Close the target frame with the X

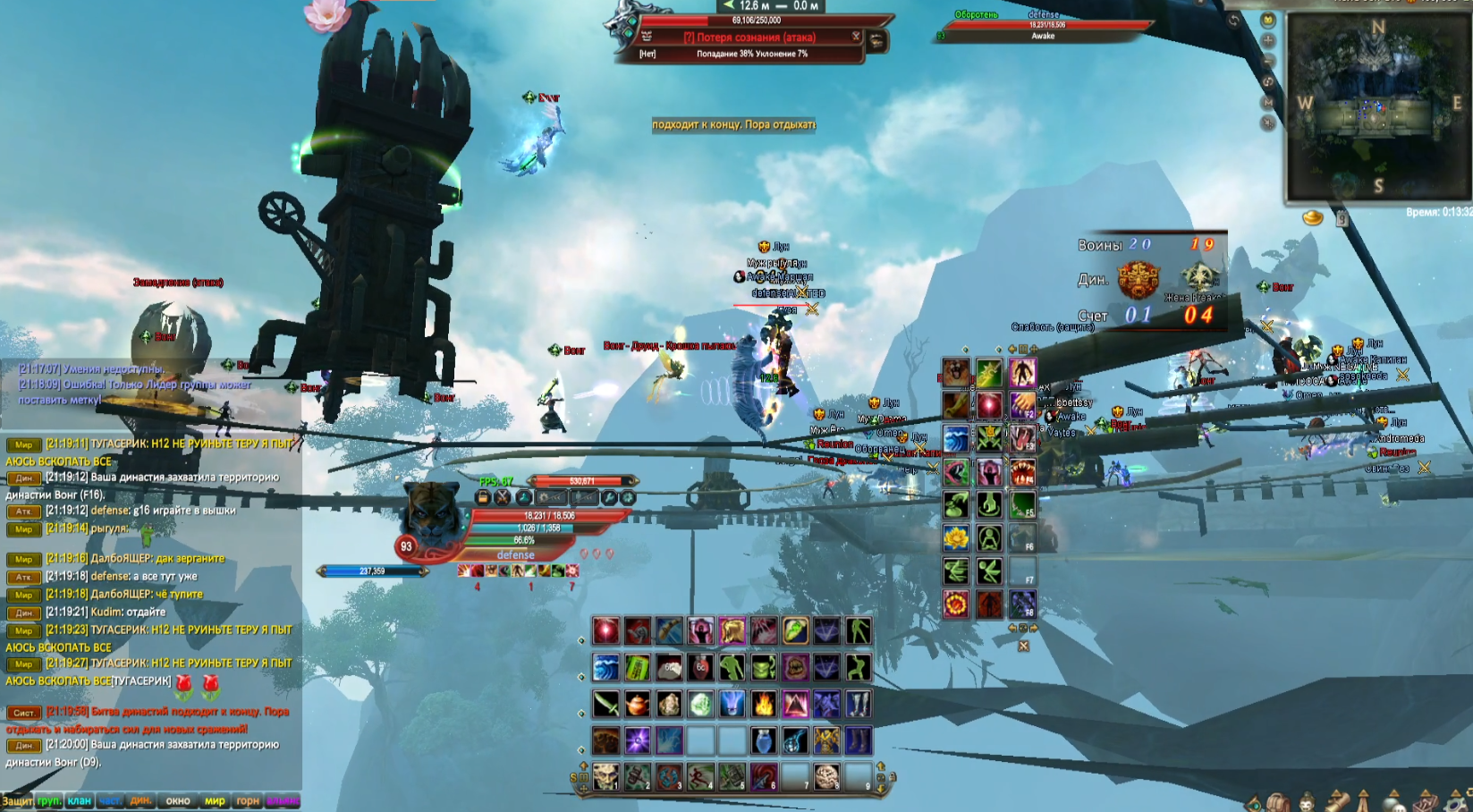coord(856,37)
